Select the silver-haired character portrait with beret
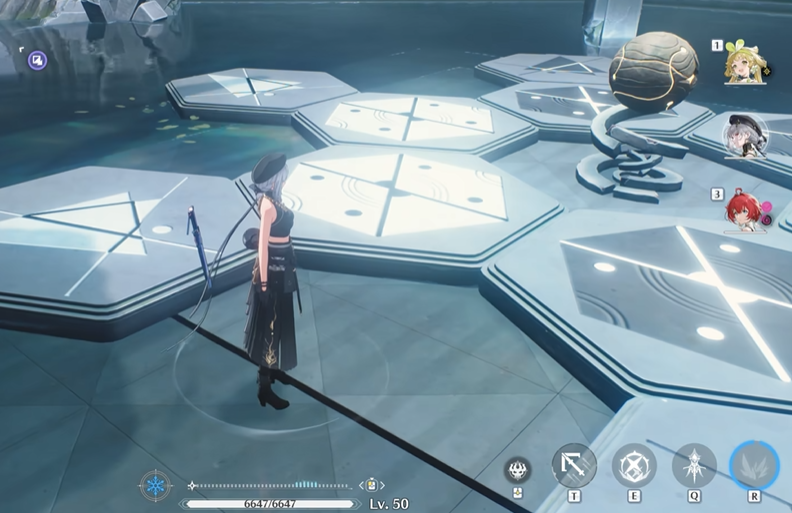This screenshot has height=513, width=792. [x=746, y=137]
